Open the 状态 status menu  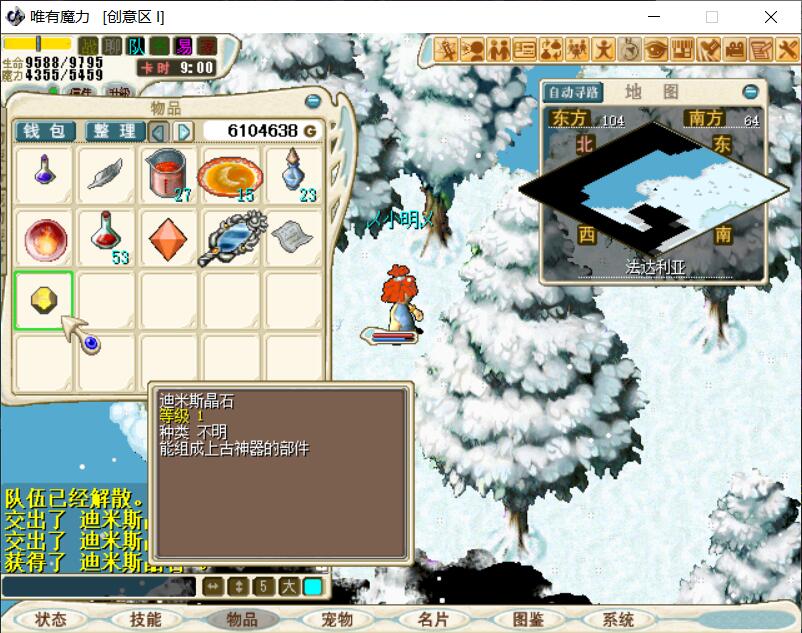coord(50,619)
